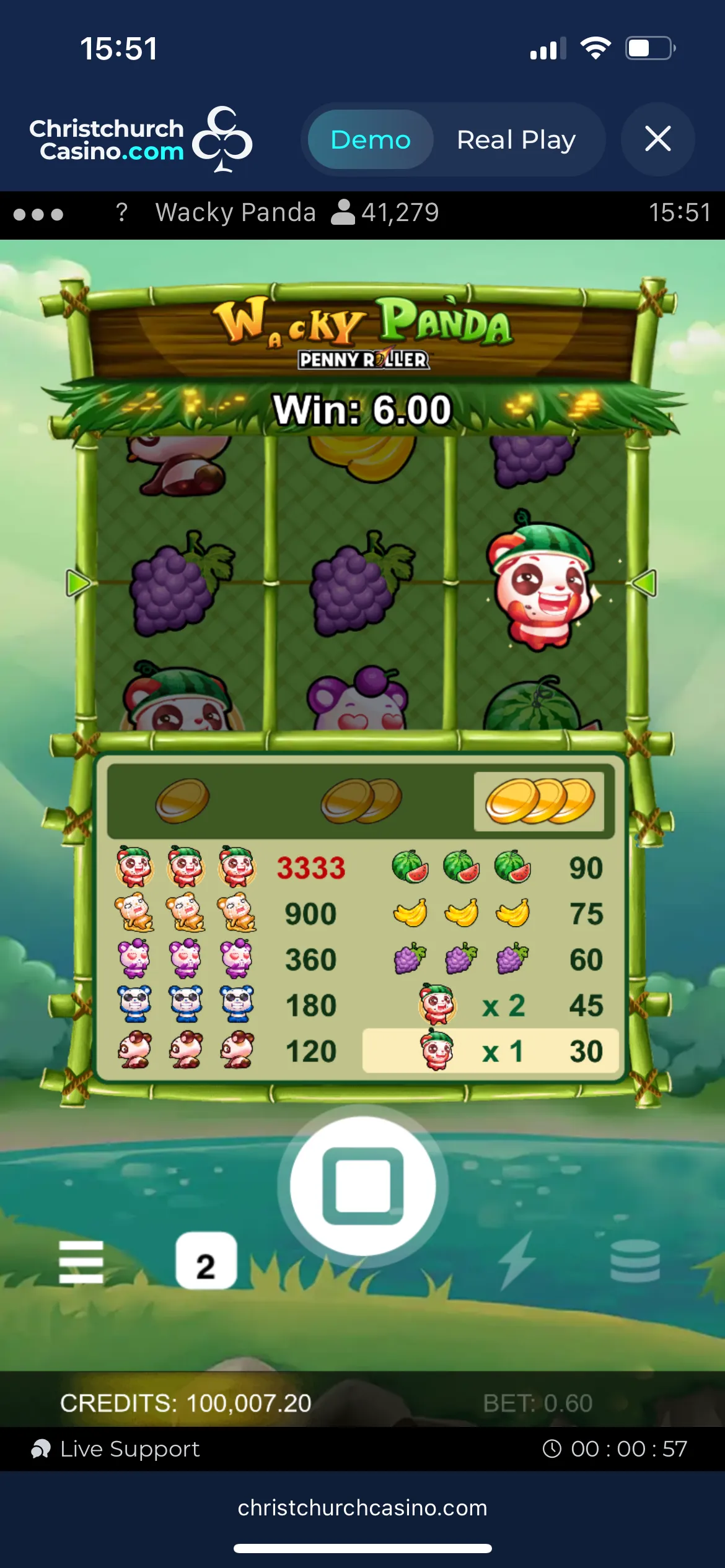Select the two coins bet level
The height and width of the screenshot is (1568, 725).
[361, 801]
